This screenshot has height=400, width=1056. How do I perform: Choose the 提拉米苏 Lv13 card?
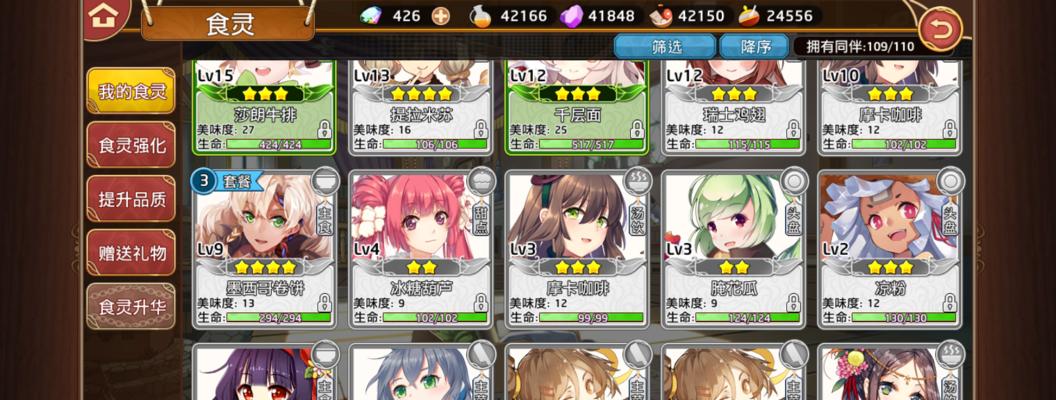[420, 105]
